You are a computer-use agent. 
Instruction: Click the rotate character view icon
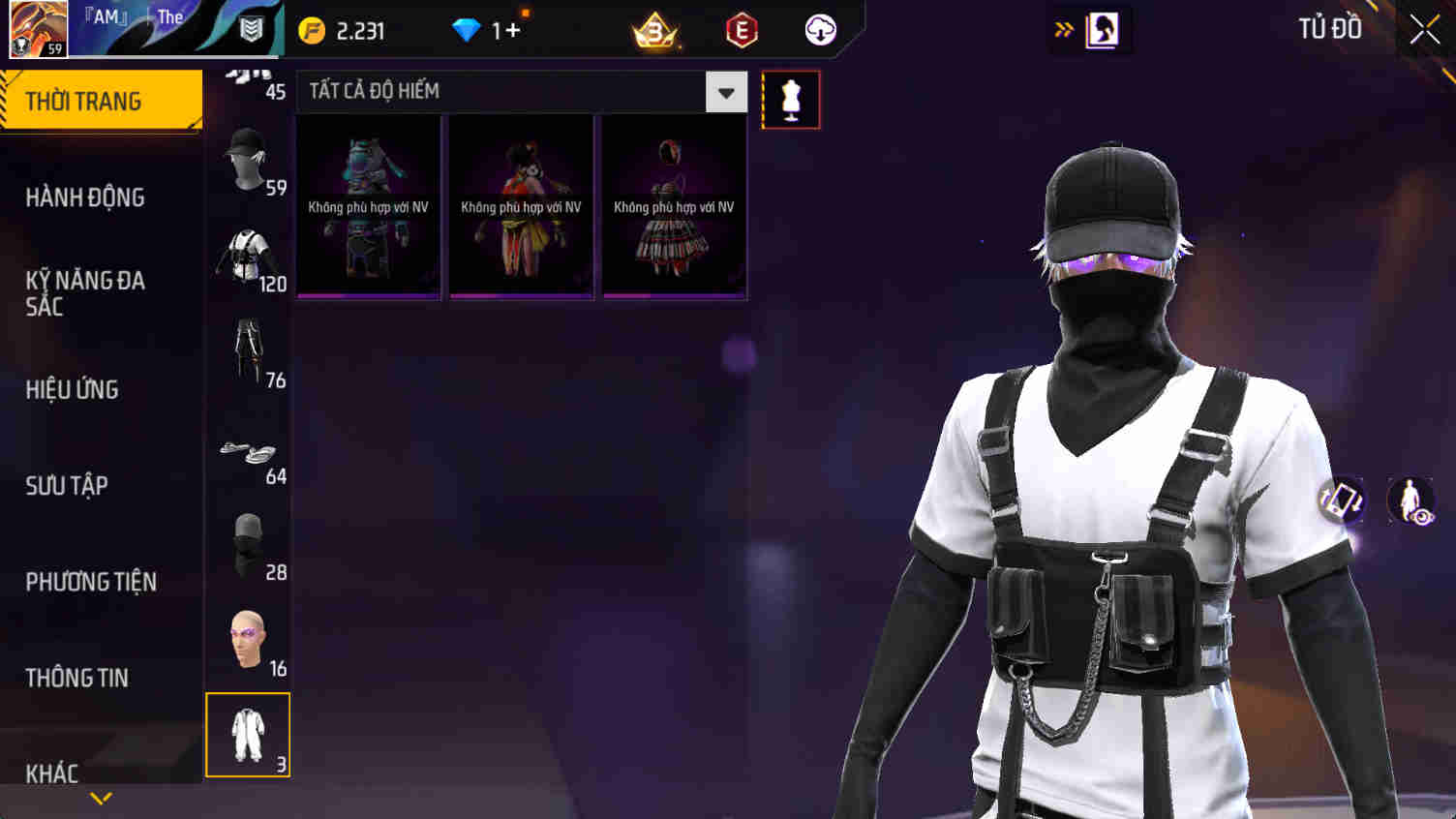tap(1344, 502)
